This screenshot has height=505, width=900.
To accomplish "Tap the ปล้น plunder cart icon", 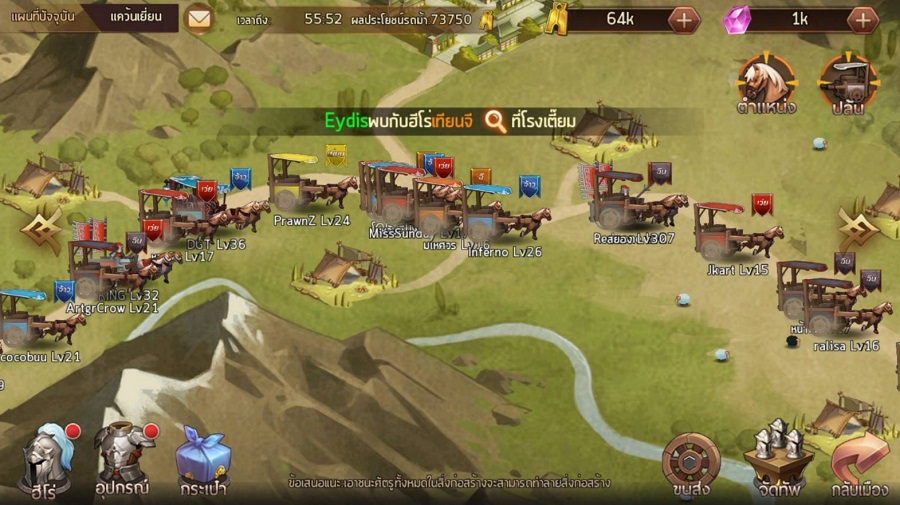I will coord(848,83).
